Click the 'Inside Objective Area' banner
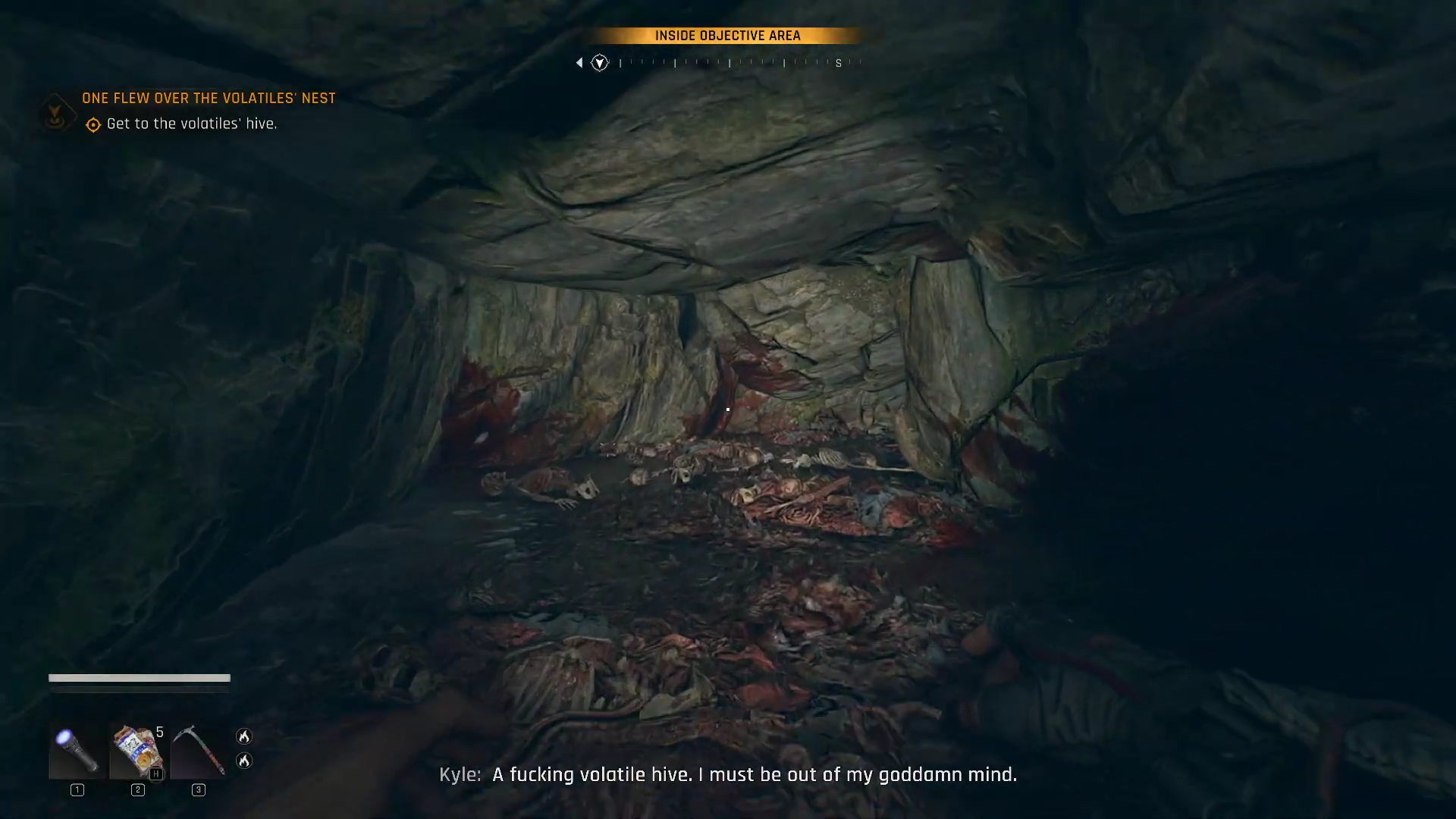1456x819 pixels. pyautogui.click(x=727, y=36)
